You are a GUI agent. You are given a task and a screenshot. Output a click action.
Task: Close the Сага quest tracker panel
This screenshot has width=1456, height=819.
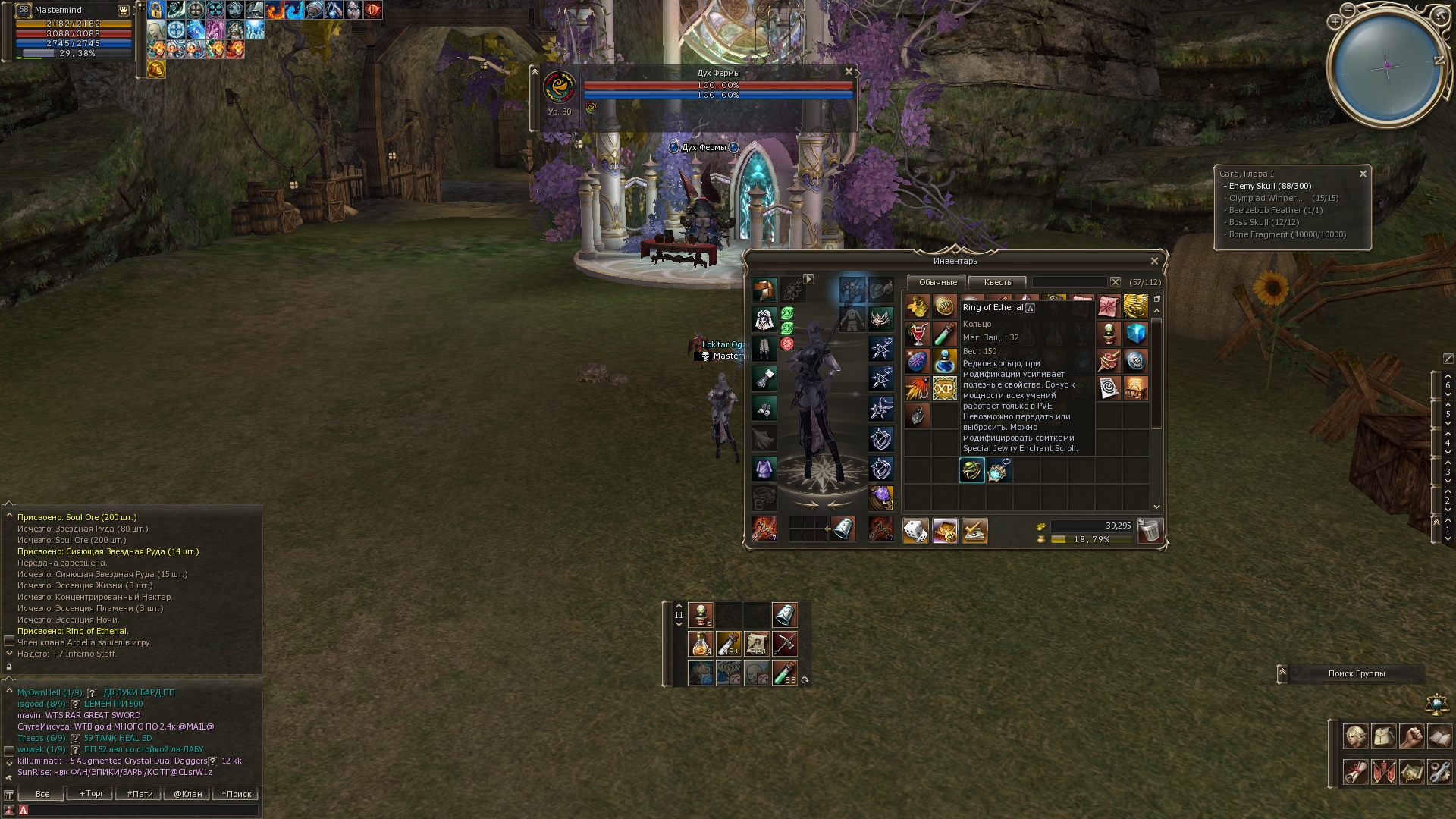(1363, 174)
